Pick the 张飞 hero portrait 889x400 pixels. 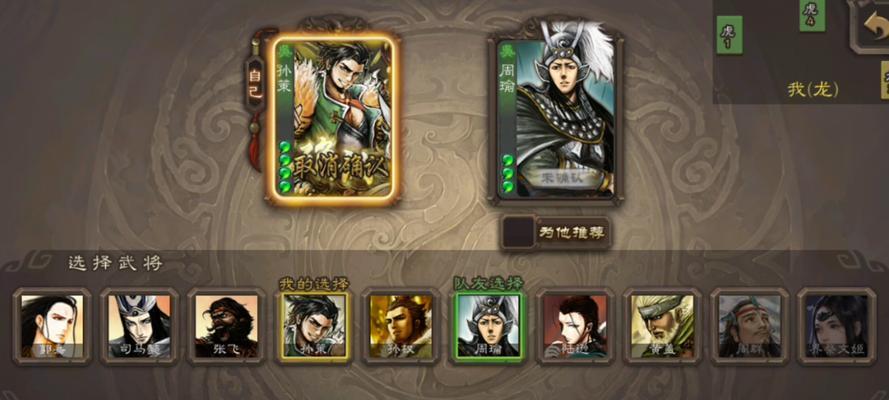[225, 326]
